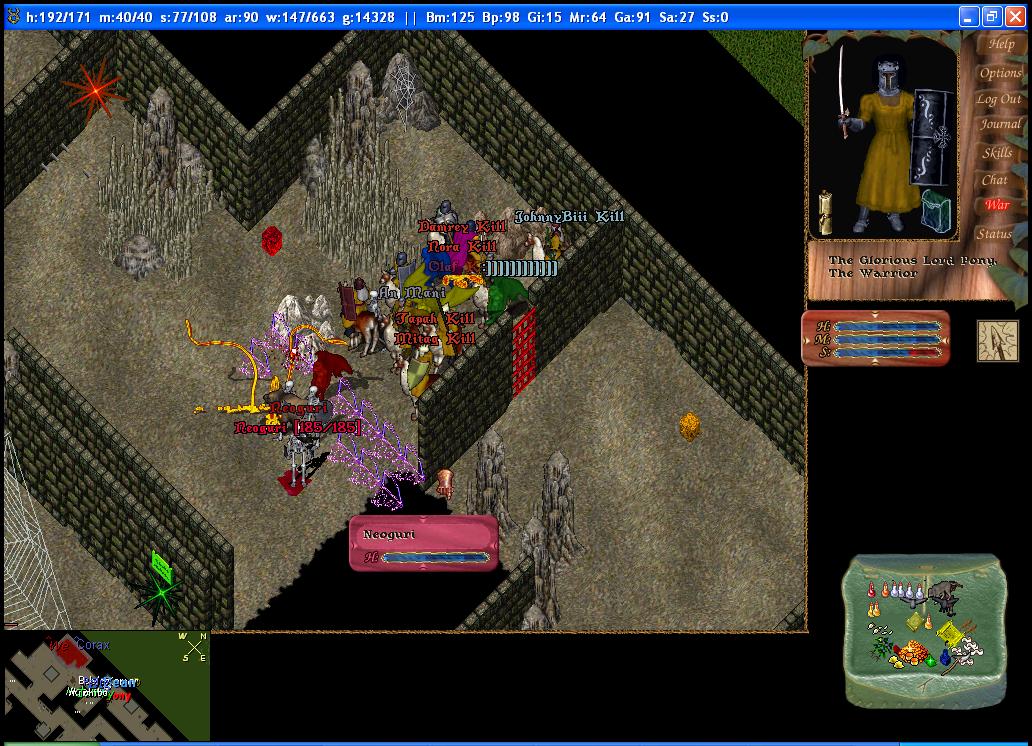Viewport: 1032px width, 746px height.
Task: Select the red potion in the backpack
Action: 871,591
